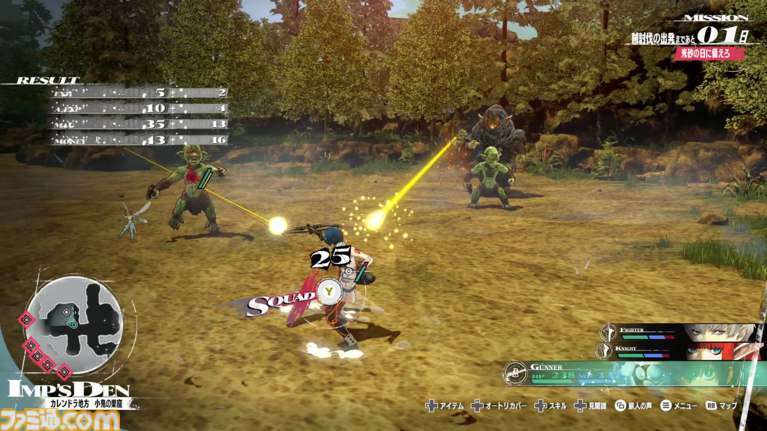Image resolution: width=767 pixels, height=431 pixels.
Task: Open the メニュー (Menu) option
Action: click(680, 406)
